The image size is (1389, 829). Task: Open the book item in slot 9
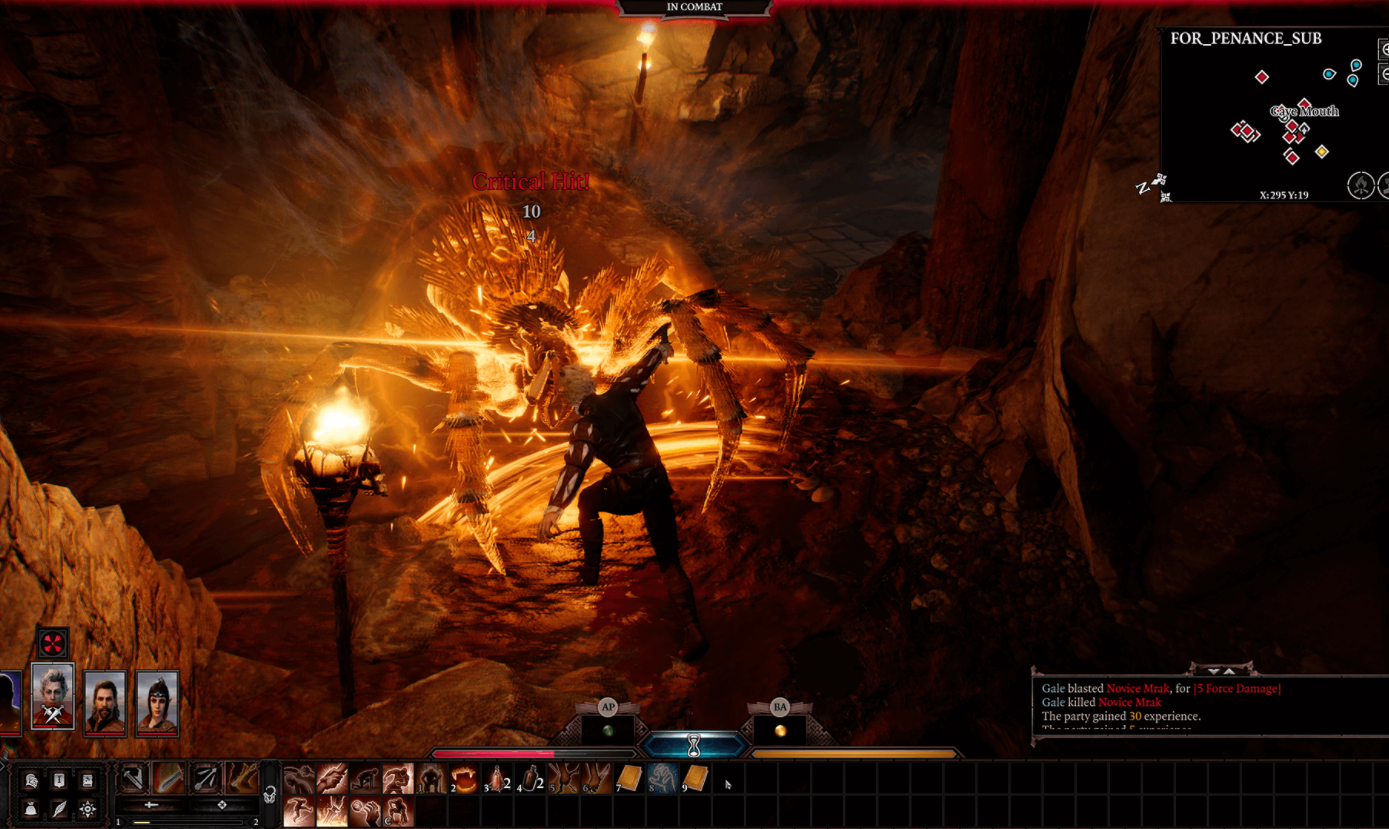point(696,778)
